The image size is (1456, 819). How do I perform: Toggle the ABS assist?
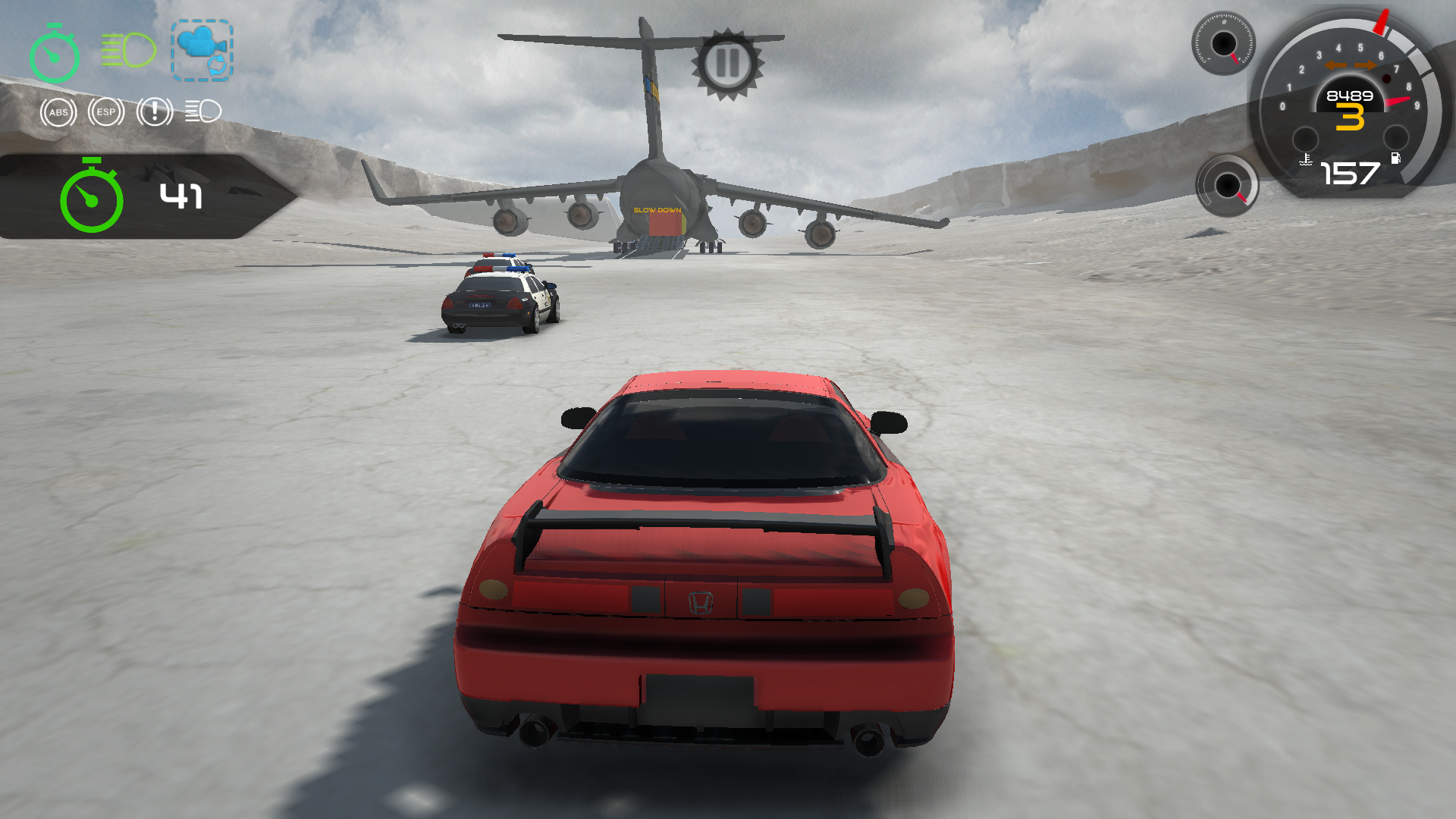[58, 112]
